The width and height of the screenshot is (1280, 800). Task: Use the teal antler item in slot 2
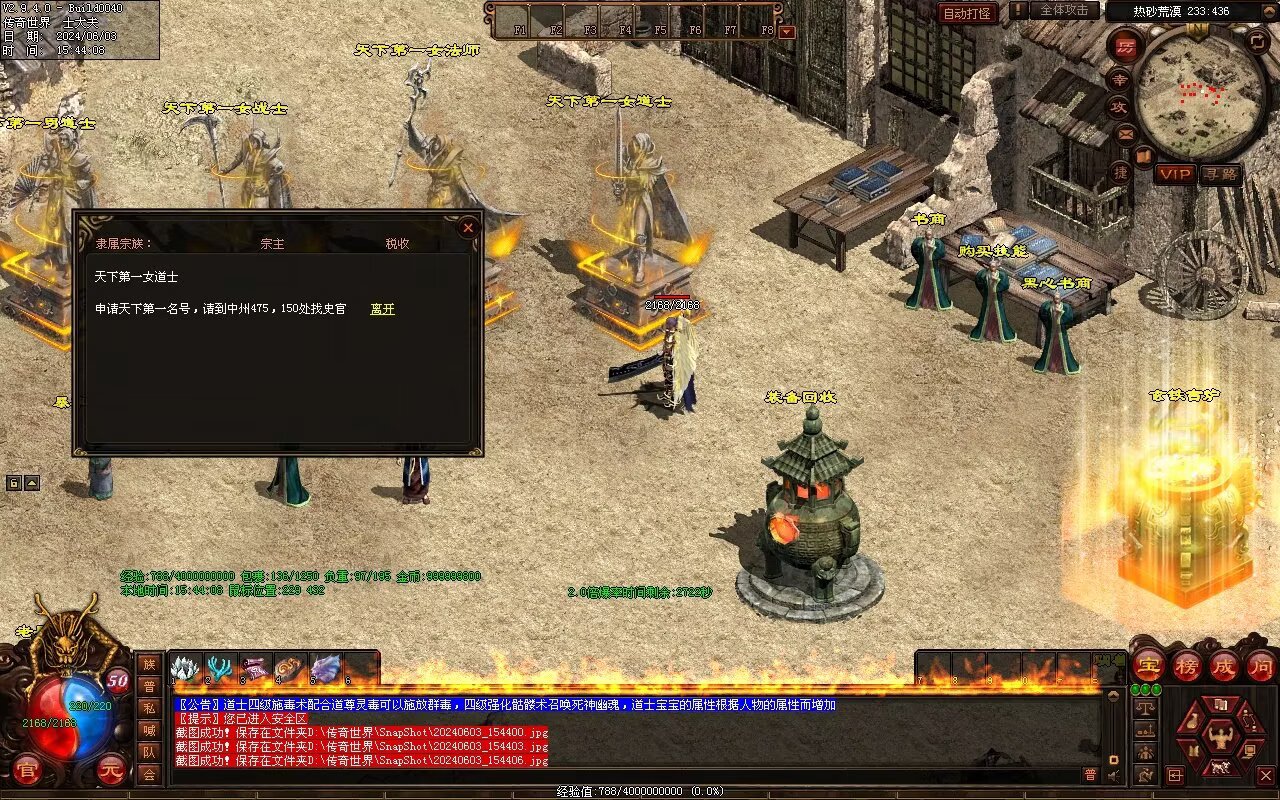[220, 668]
